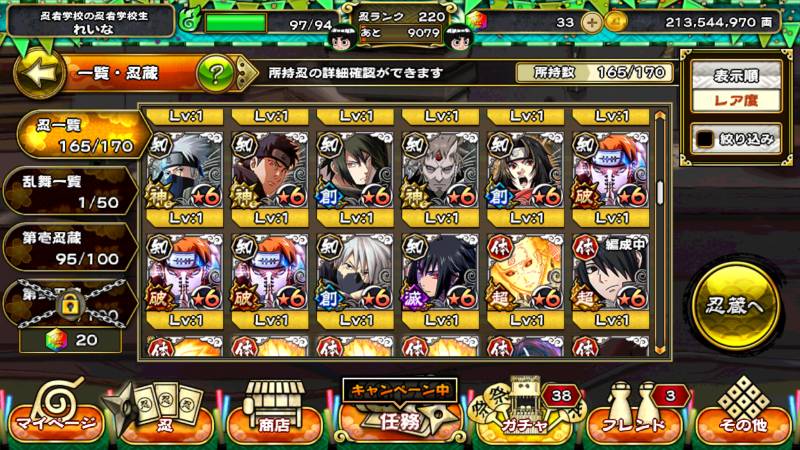Switch to the 乱舞一覧 tab
Screen dimensions: 800x450
tap(68, 190)
